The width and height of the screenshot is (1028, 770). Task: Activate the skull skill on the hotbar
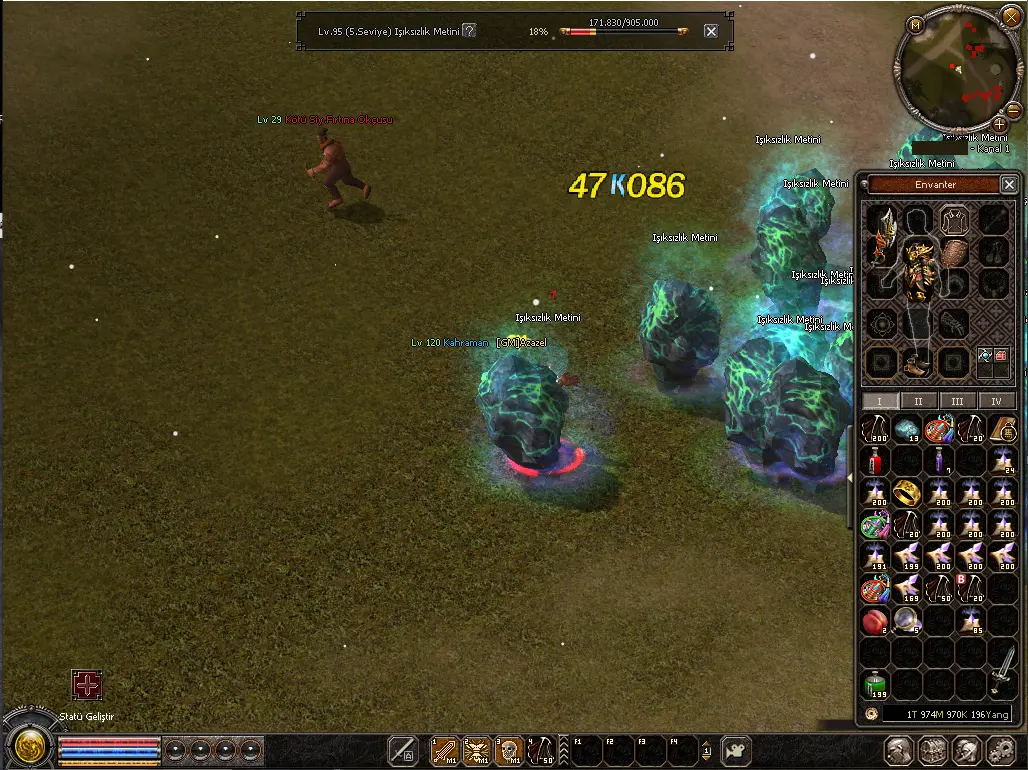click(510, 750)
